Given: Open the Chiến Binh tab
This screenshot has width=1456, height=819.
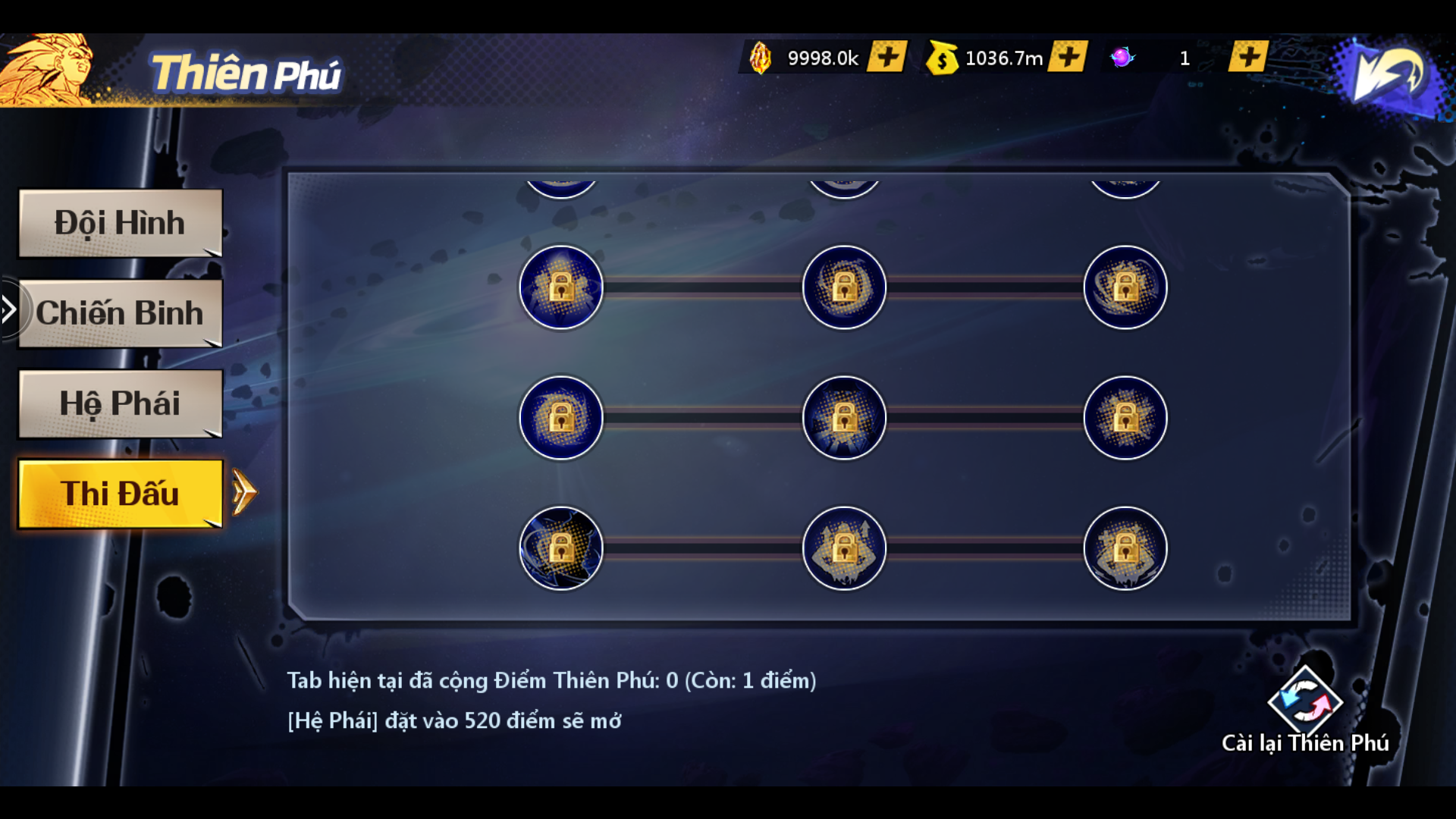Looking at the screenshot, I should [x=120, y=313].
